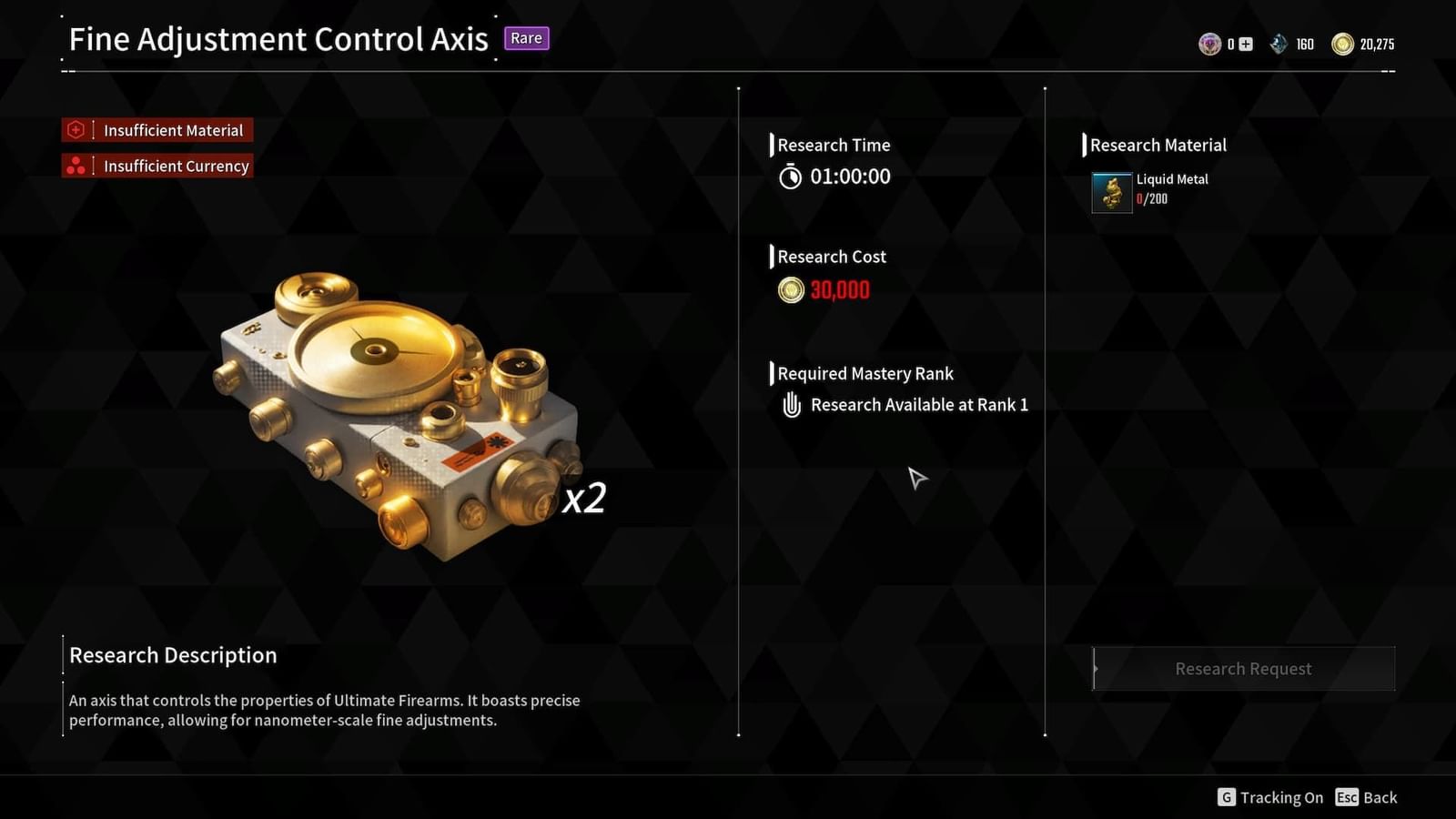Image resolution: width=1456 pixels, height=819 pixels.
Task: Click the Insufficient Material warning banner
Action: pos(157,129)
